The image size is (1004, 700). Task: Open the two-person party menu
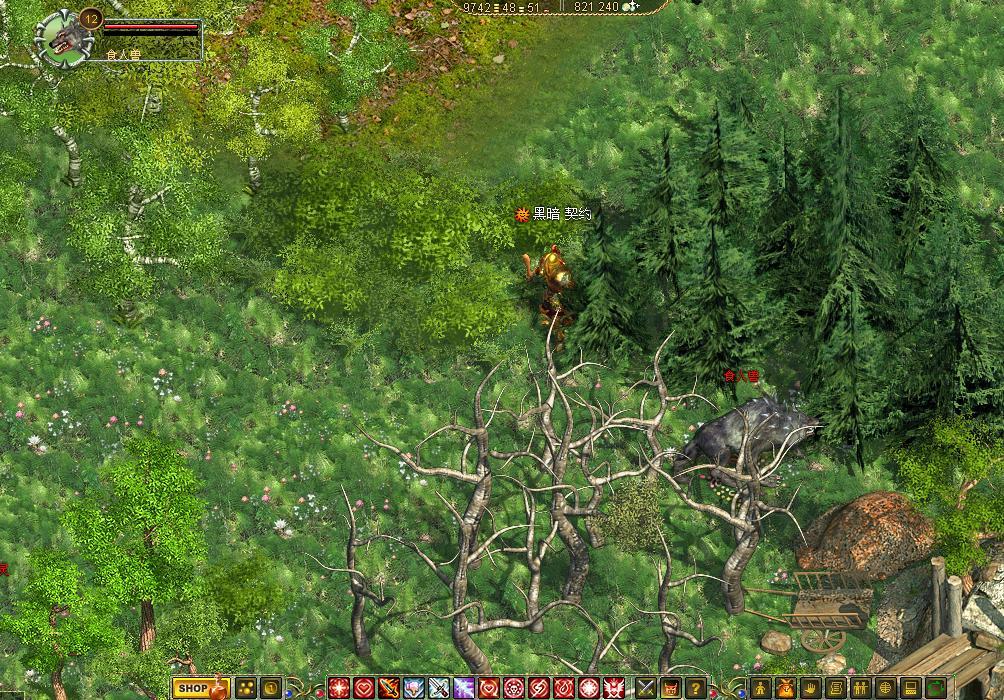[861, 688]
